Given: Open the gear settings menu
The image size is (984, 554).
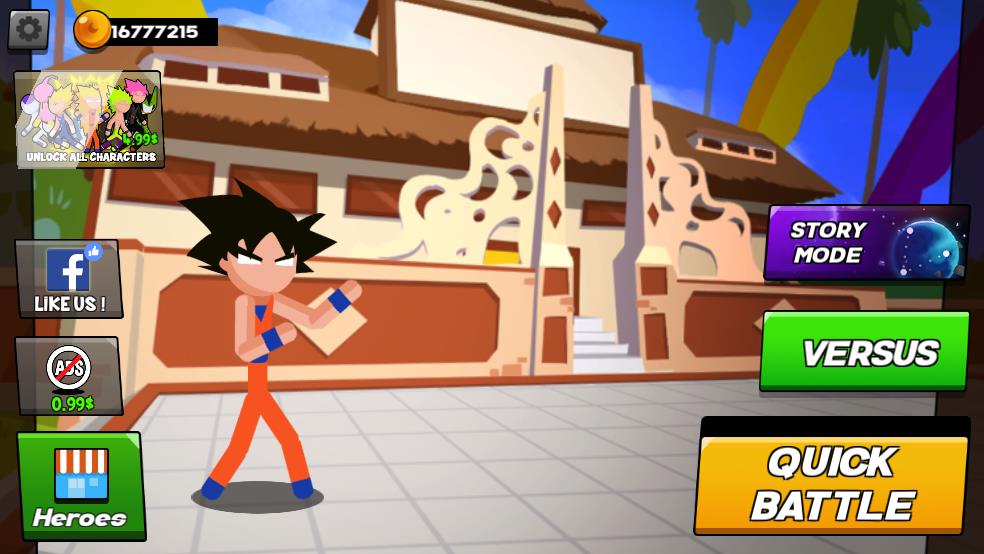Looking at the screenshot, I should coord(29,30).
